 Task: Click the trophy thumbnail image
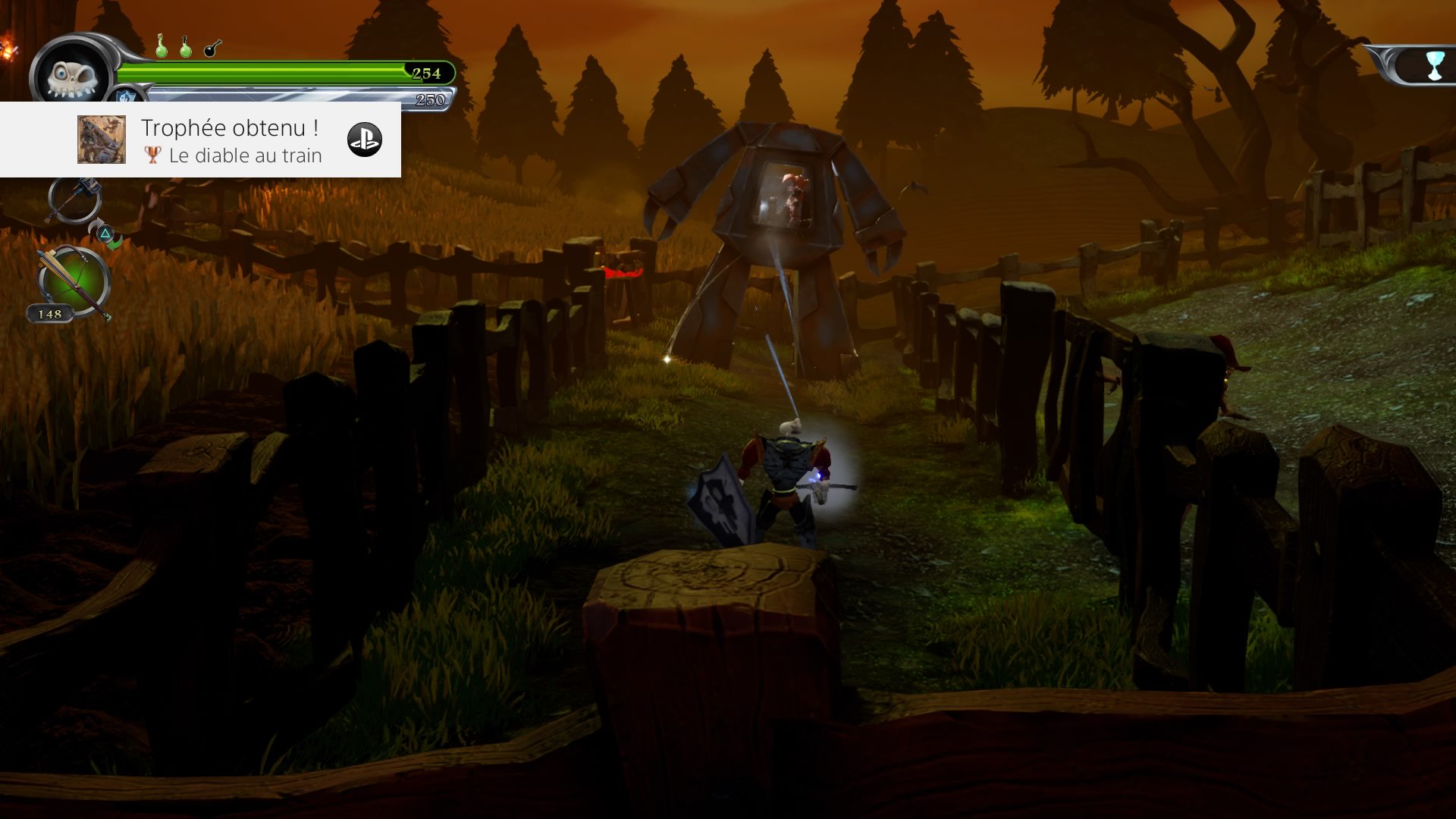(x=102, y=140)
